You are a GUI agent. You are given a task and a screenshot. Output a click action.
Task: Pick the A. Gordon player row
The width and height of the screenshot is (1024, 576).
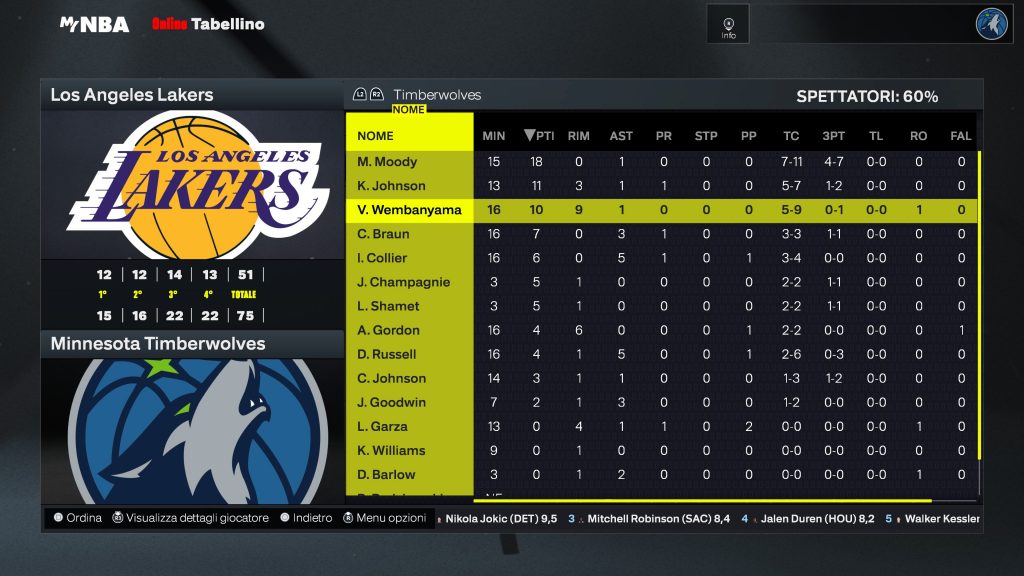pos(389,330)
